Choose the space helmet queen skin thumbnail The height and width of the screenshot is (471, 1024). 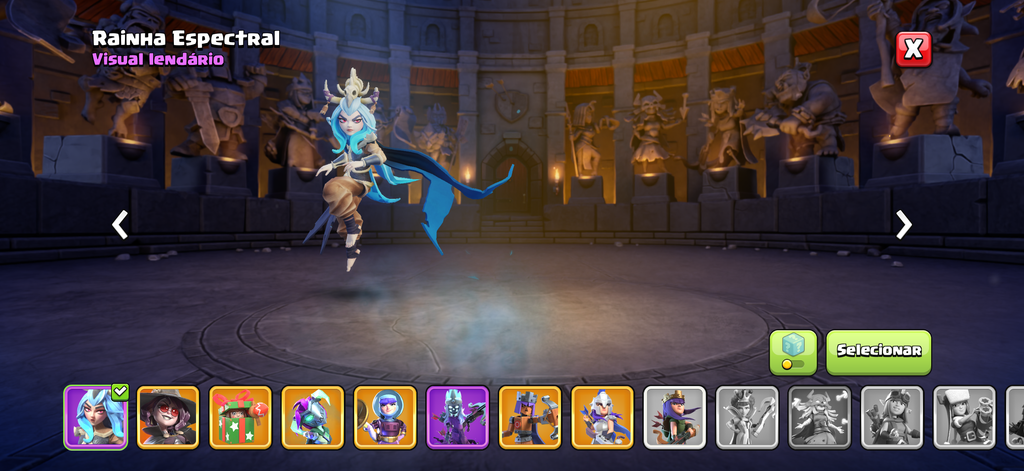click(x=385, y=417)
